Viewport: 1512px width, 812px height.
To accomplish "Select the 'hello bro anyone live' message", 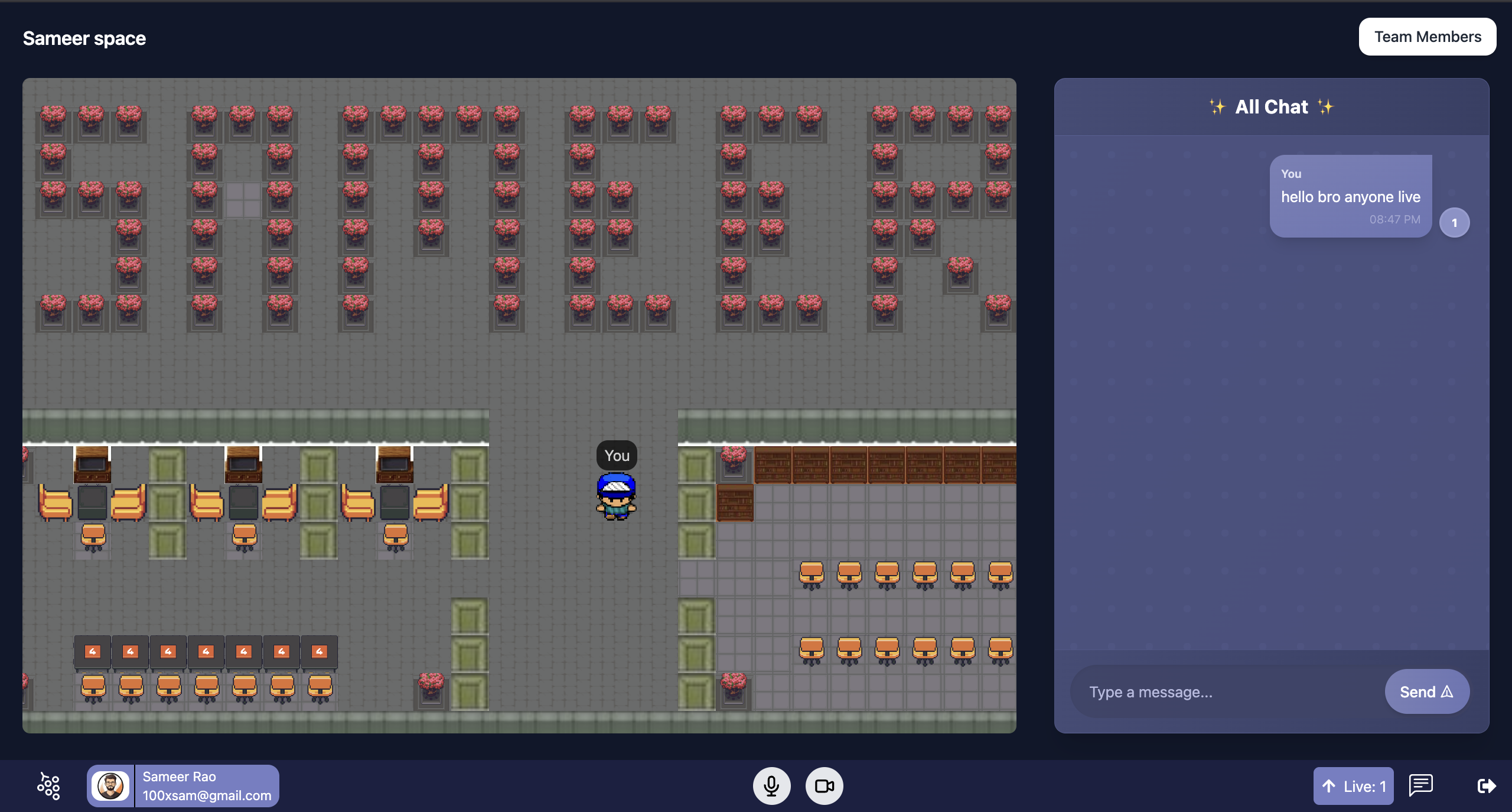I will pyautogui.click(x=1350, y=196).
